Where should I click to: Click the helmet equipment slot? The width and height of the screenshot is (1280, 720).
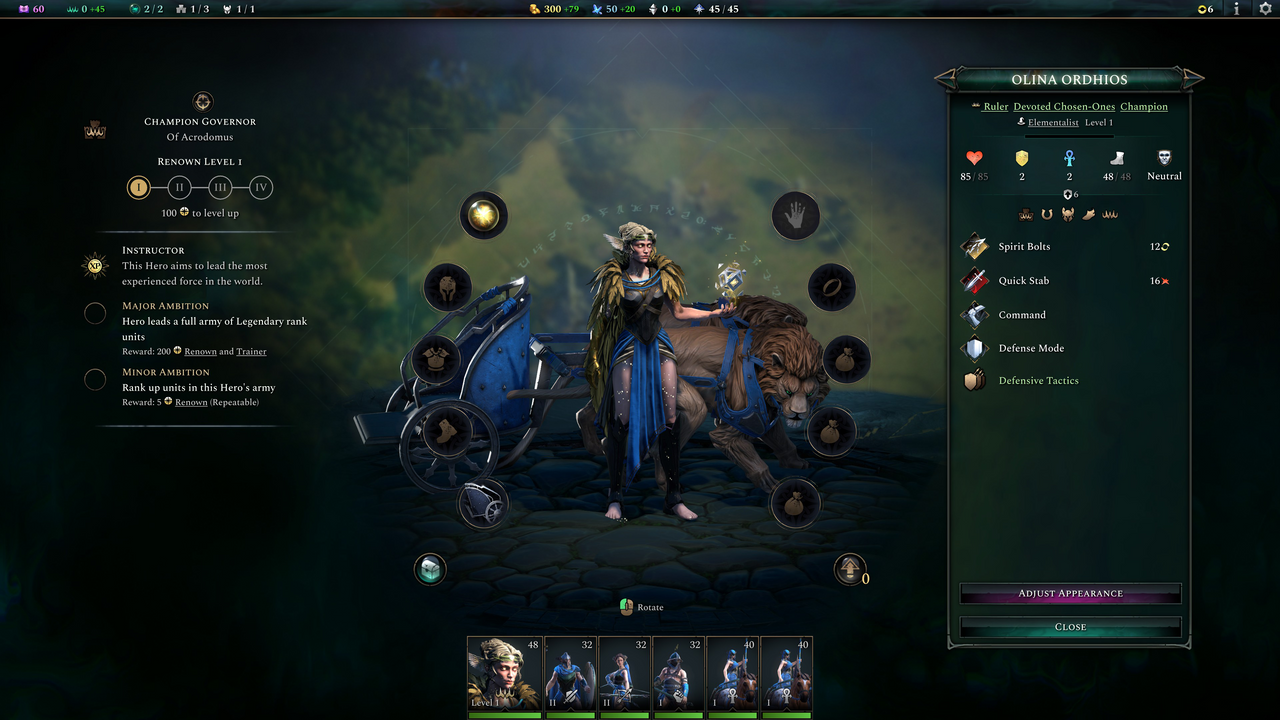click(x=447, y=286)
